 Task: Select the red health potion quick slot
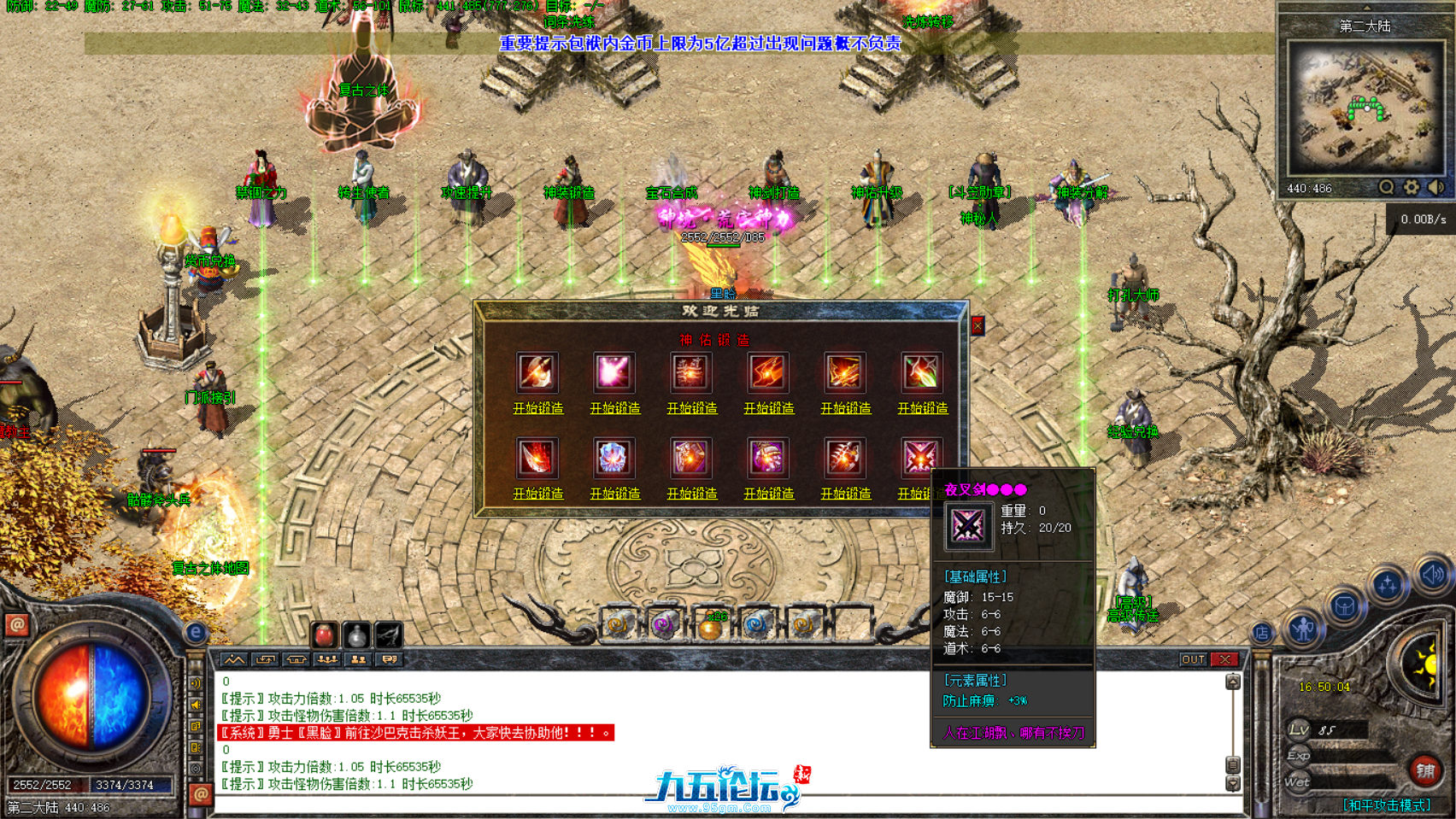[x=325, y=635]
